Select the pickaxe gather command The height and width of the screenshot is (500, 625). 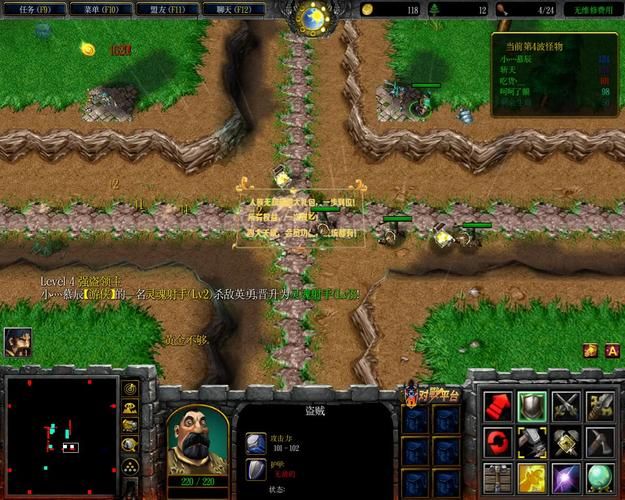[601, 440]
